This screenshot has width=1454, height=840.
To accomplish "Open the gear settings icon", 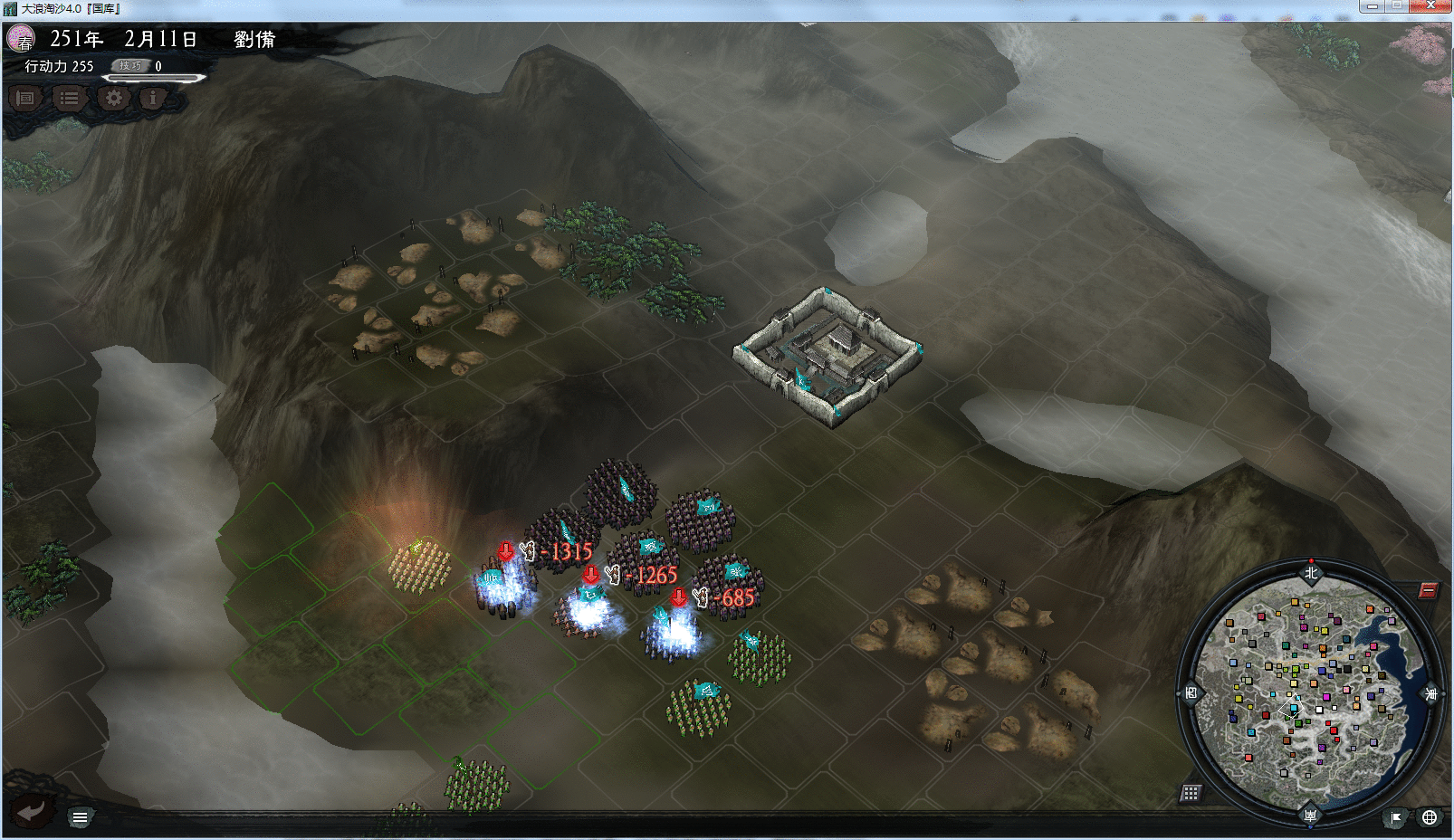I will [113, 98].
